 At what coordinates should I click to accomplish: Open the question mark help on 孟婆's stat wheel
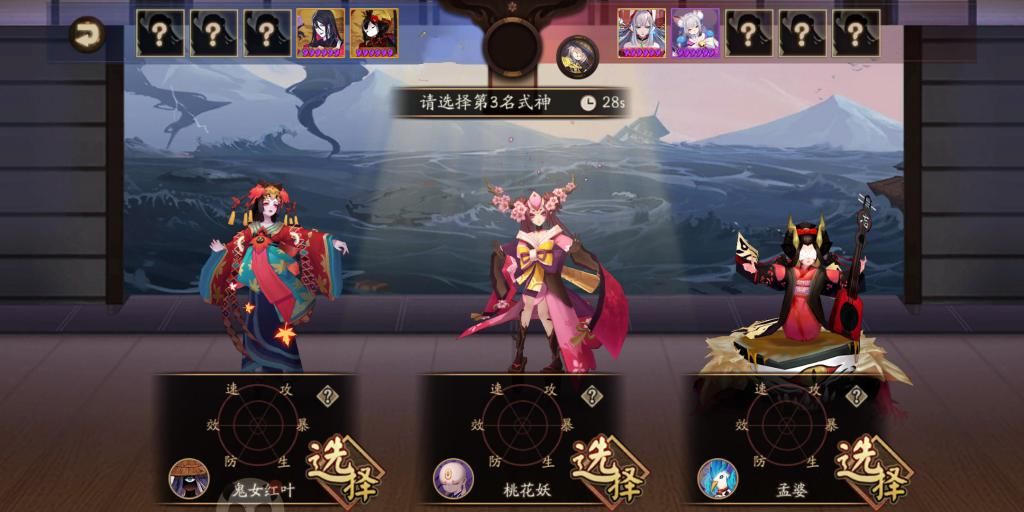coord(856,396)
